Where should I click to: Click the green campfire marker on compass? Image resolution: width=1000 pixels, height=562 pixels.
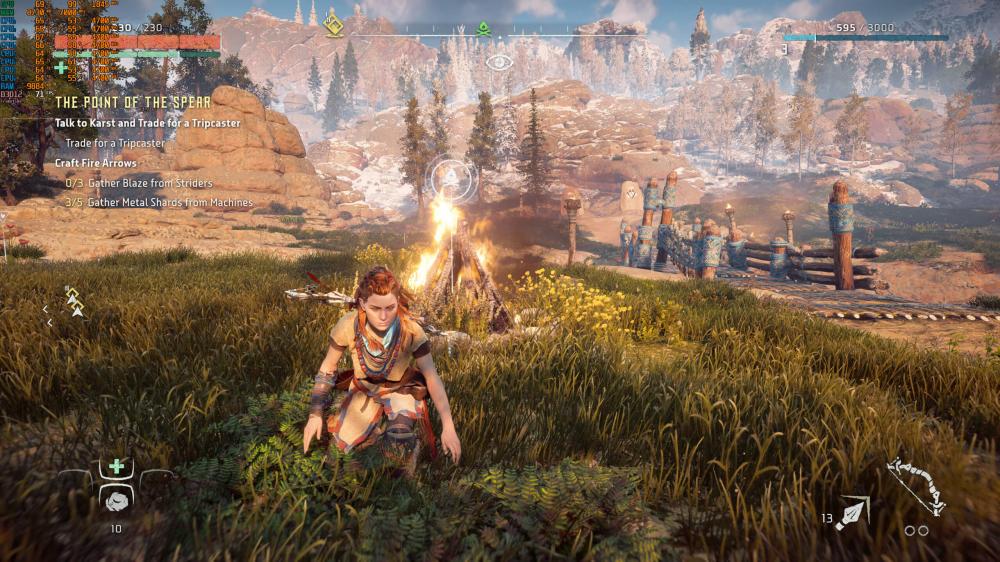pos(483,29)
